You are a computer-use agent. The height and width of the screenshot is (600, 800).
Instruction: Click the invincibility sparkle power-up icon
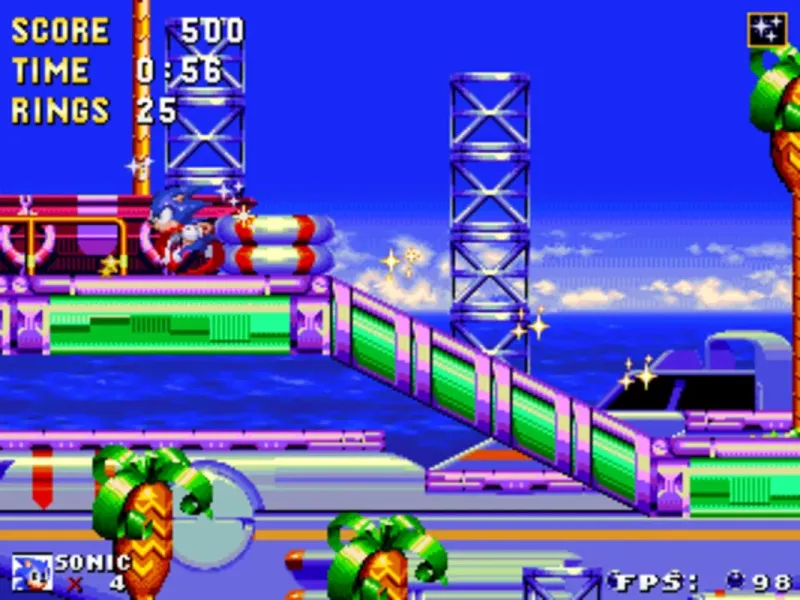click(767, 29)
